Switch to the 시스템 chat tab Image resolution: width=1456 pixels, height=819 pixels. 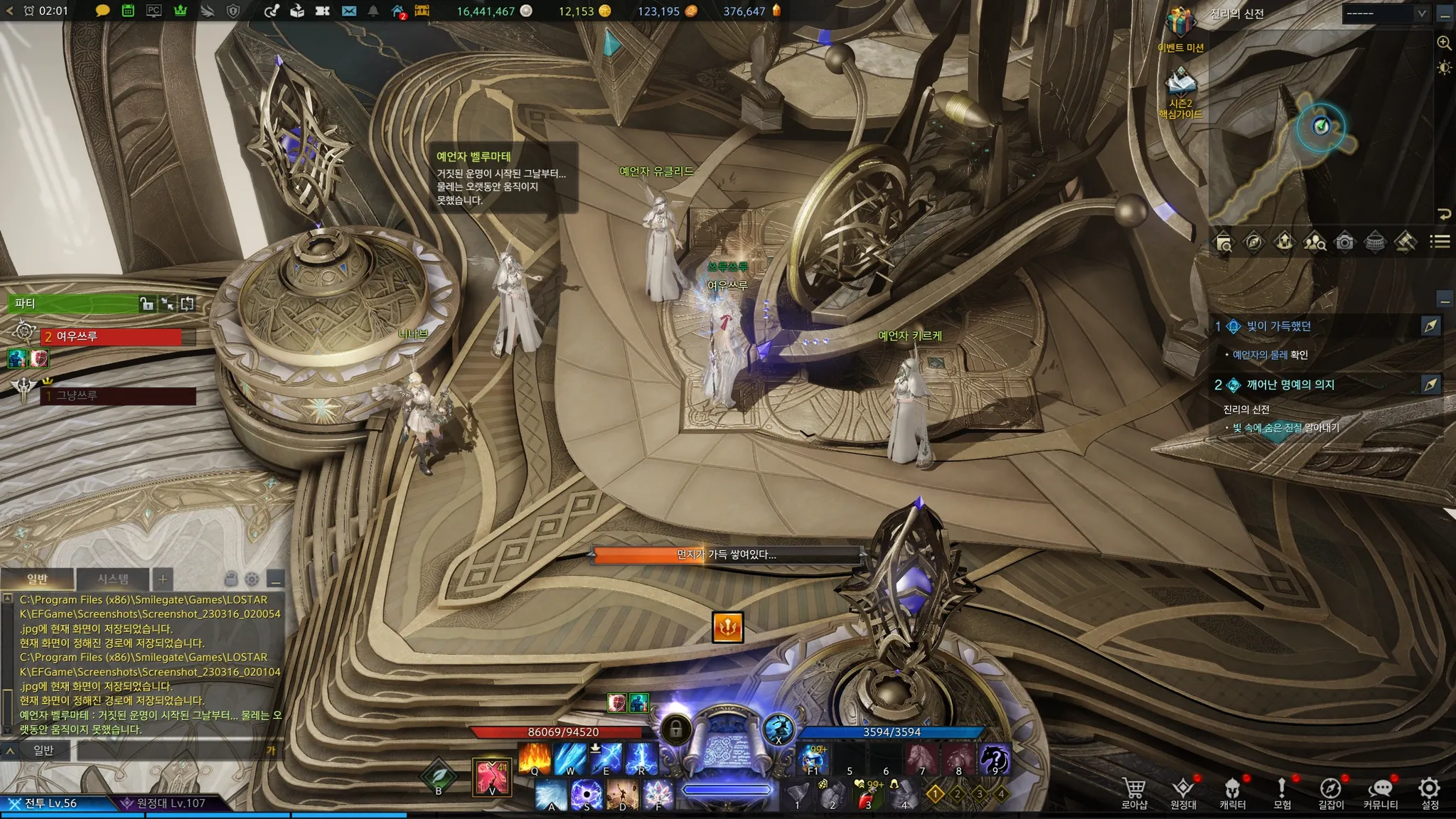click(x=113, y=579)
